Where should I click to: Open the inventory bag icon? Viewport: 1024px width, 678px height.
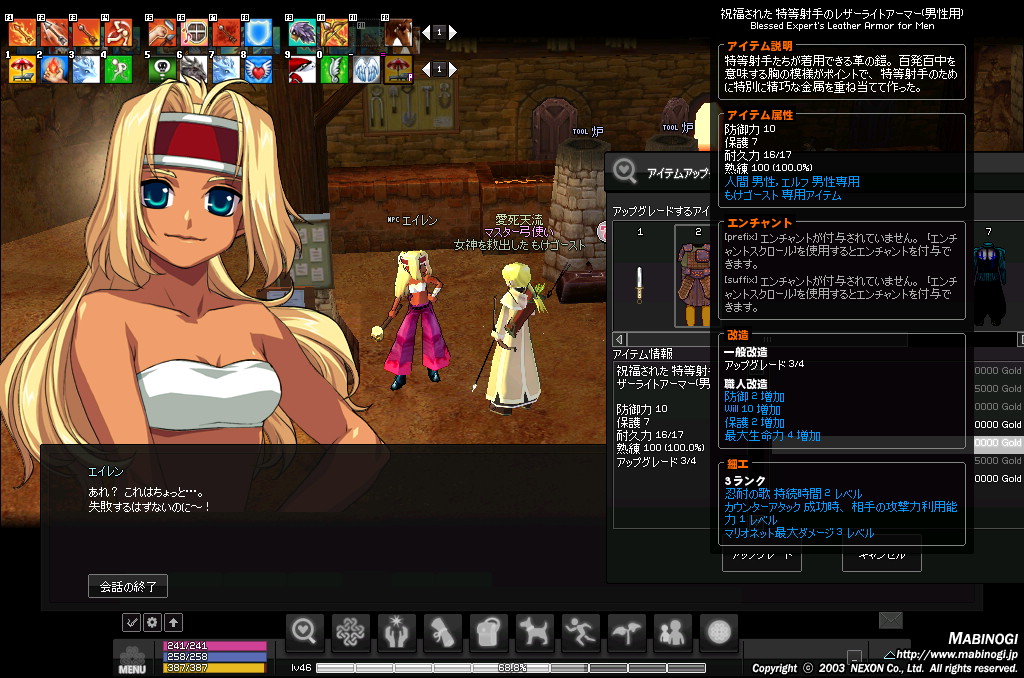pyautogui.click(x=489, y=632)
